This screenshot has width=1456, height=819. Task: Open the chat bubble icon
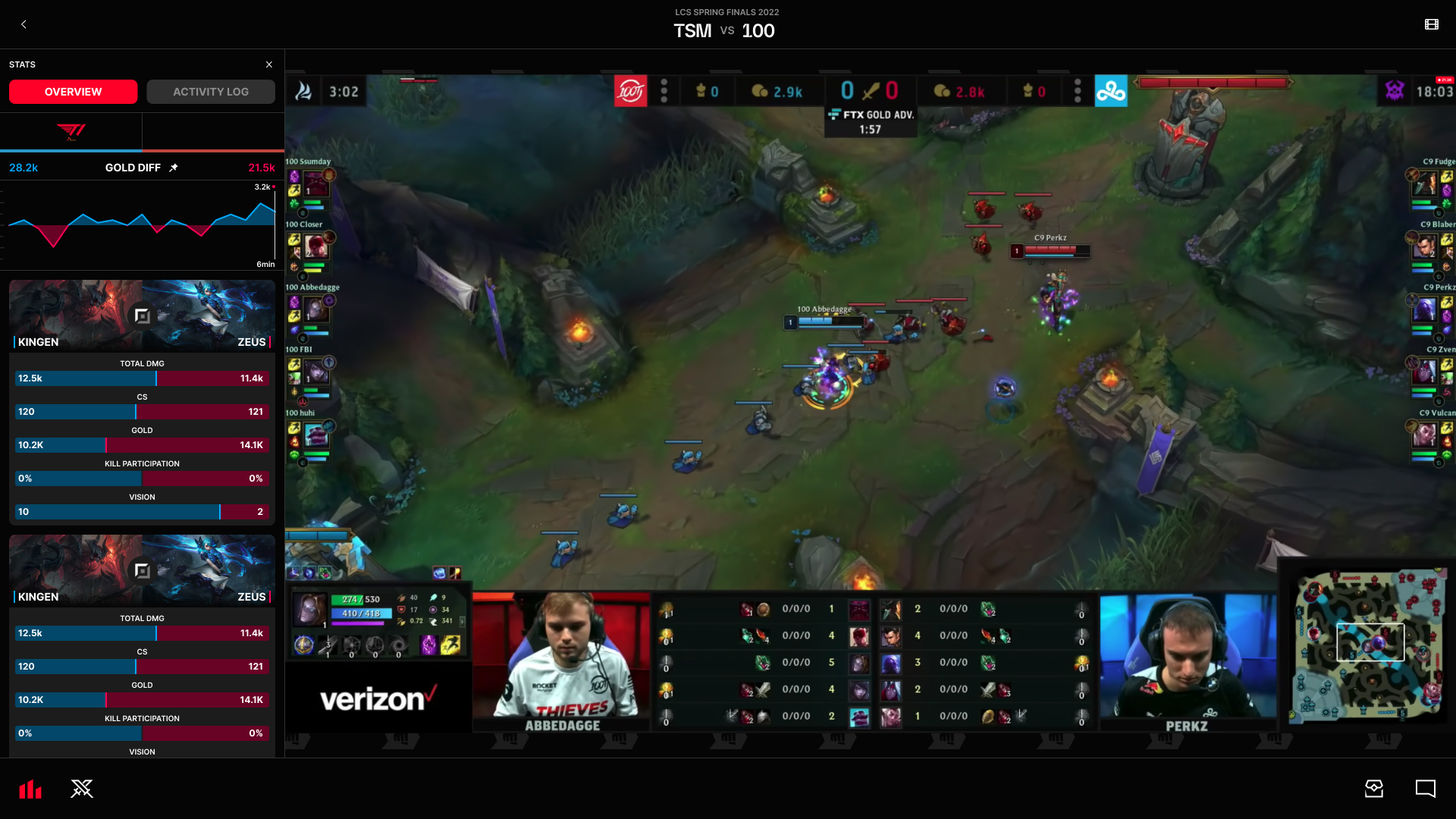1425,789
